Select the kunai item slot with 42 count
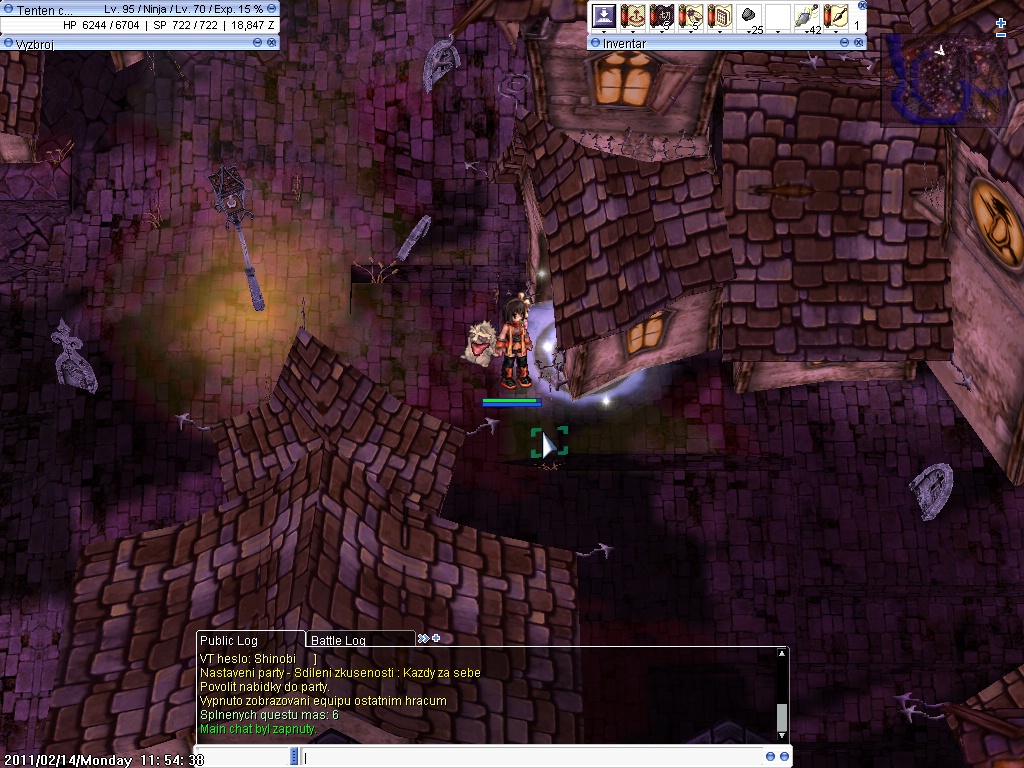Viewport: 1024px width, 768px height. point(806,16)
